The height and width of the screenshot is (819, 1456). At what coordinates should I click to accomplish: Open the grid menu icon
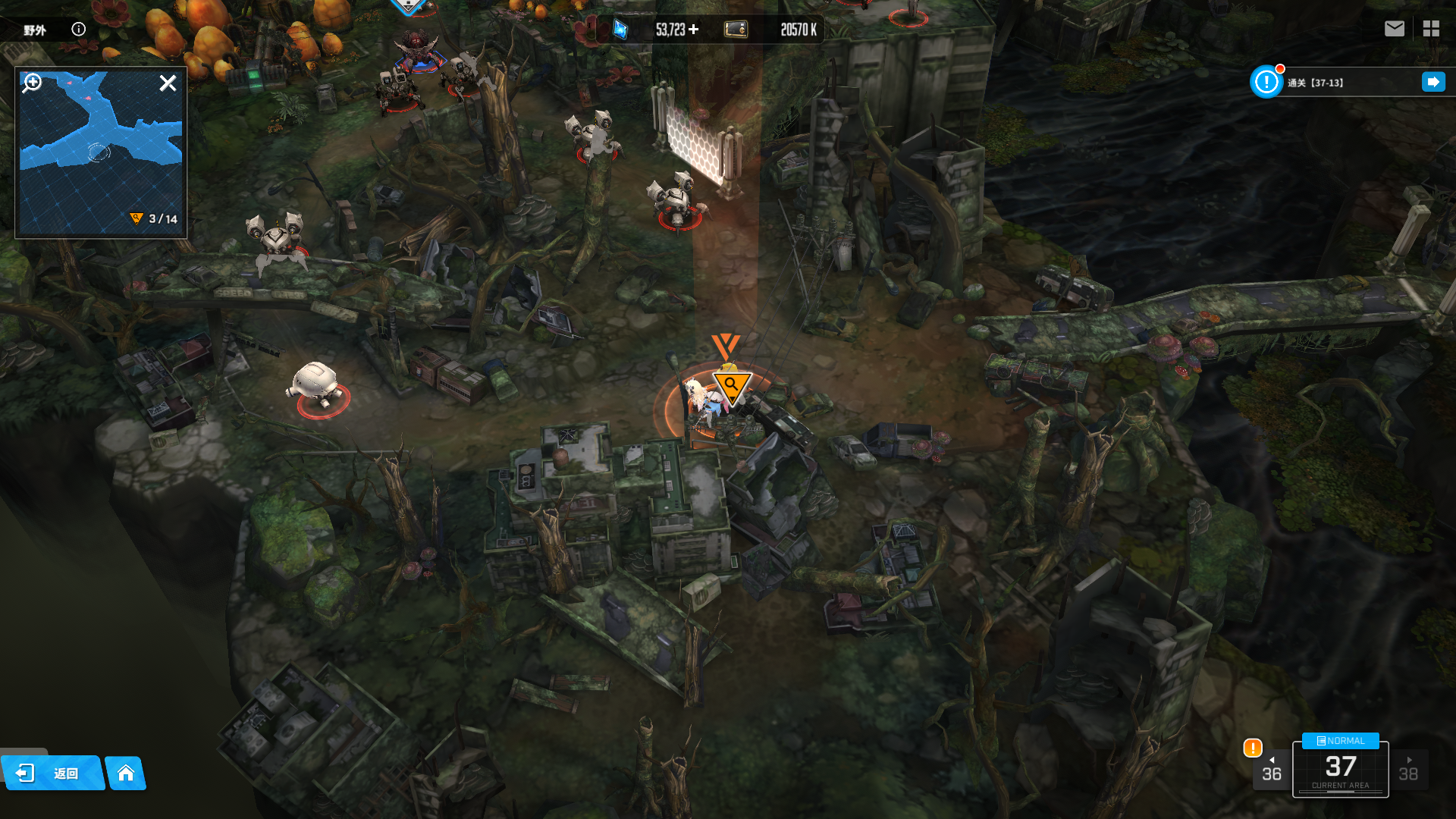1431,29
